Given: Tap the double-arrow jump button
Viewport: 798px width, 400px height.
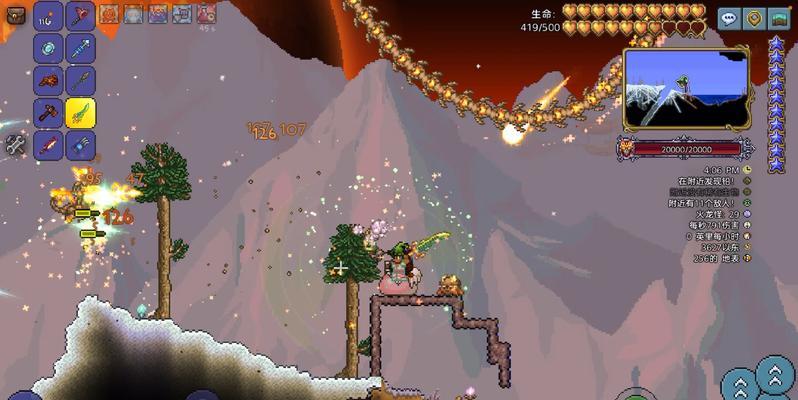Looking at the screenshot, I should [775, 374].
